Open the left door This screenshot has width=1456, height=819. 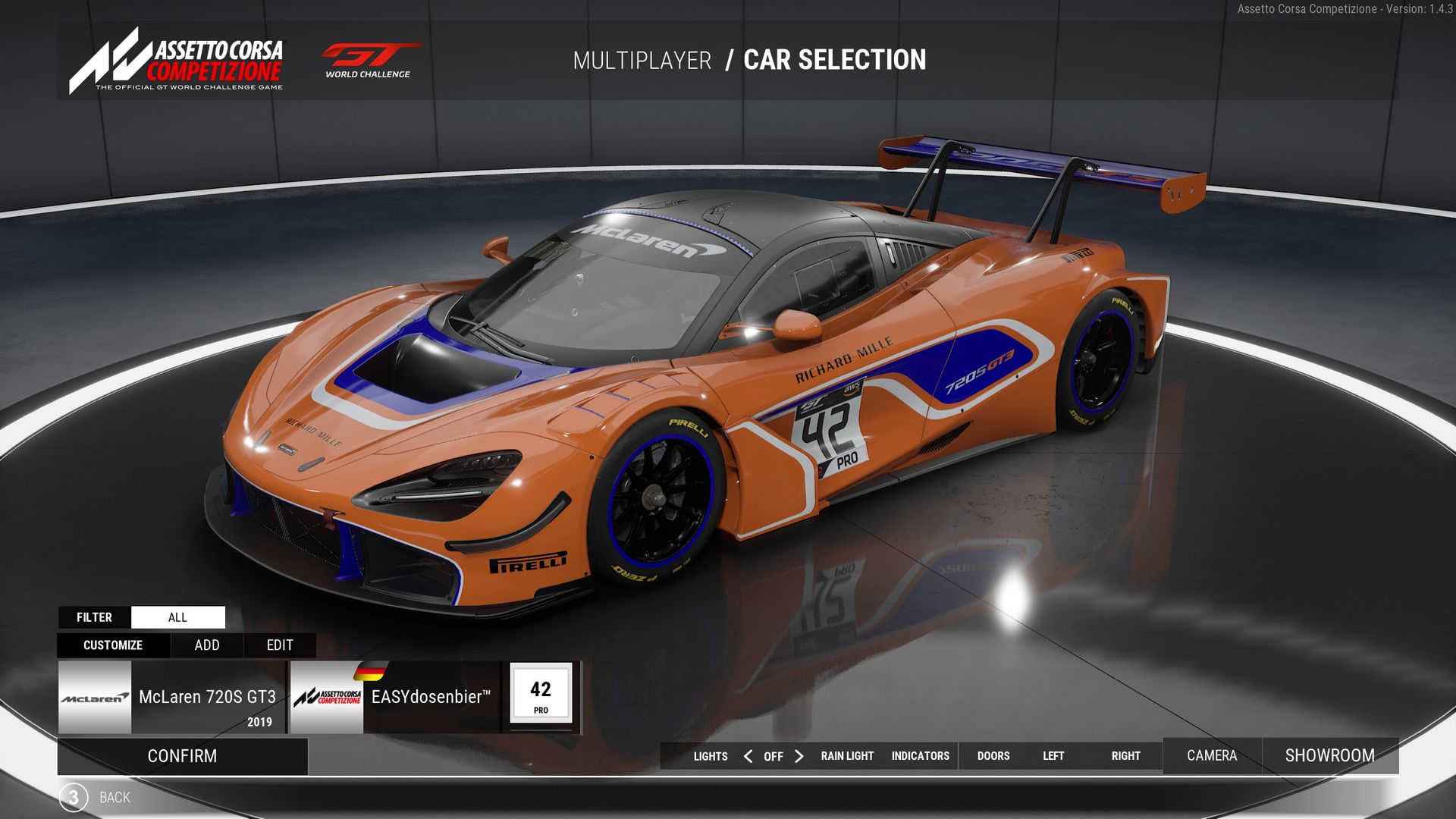(x=1053, y=756)
